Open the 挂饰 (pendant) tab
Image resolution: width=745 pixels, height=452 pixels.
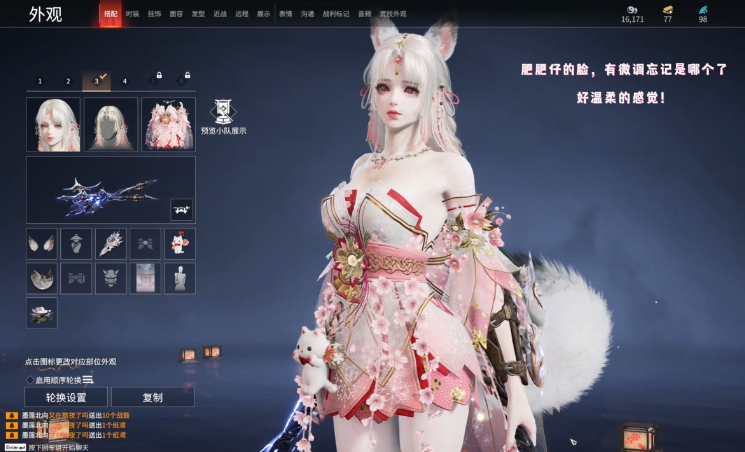(154, 14)
